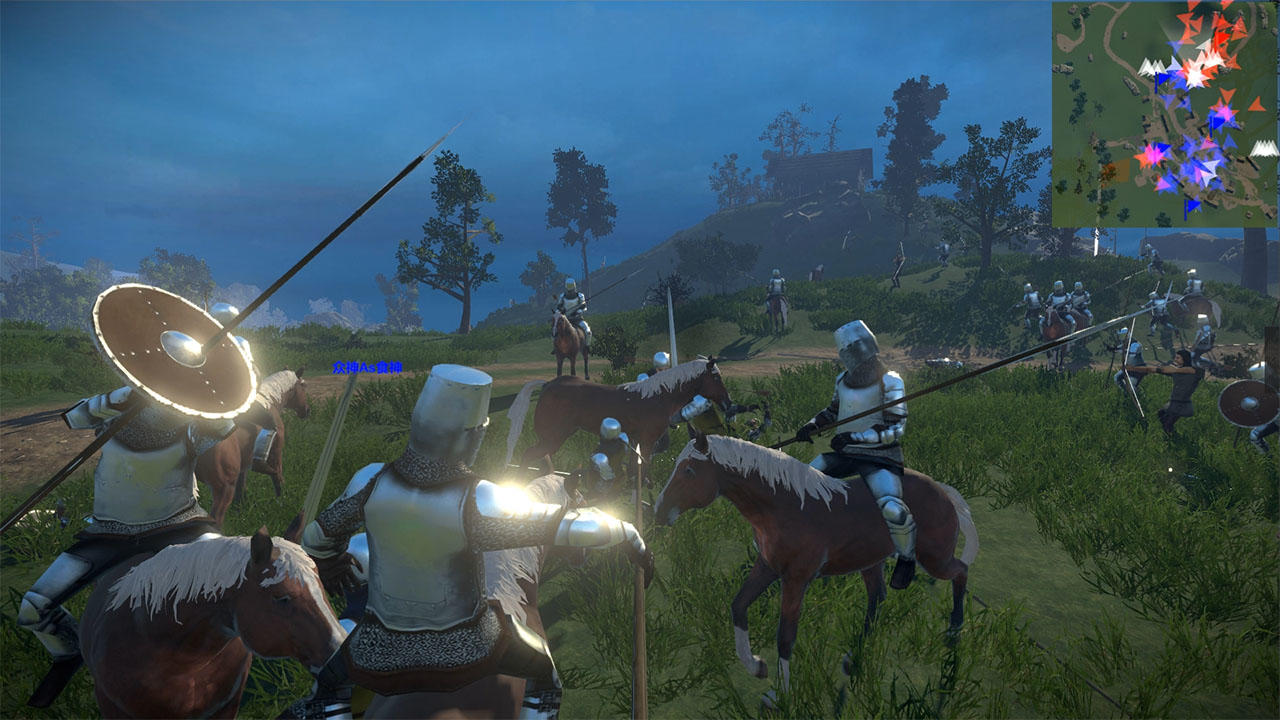Click the blue flag at the minimap's bottom
The height and width of the screenshot is (720, 1280).
(1192, 207)
